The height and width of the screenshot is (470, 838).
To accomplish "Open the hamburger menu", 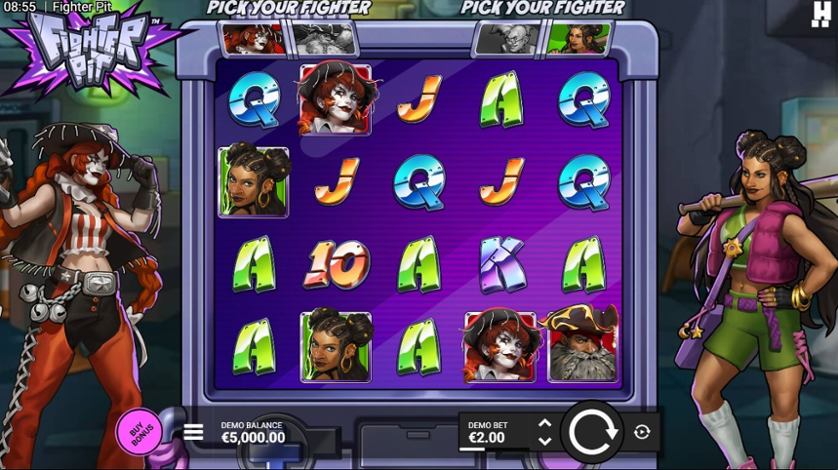I will 194,432.
